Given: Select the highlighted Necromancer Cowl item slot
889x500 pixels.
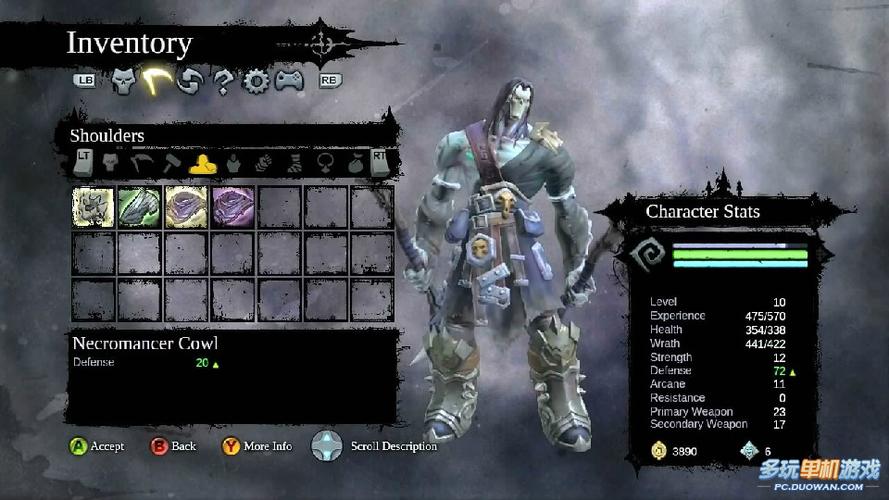Looking at the screenshot, I should click(93, 207).
